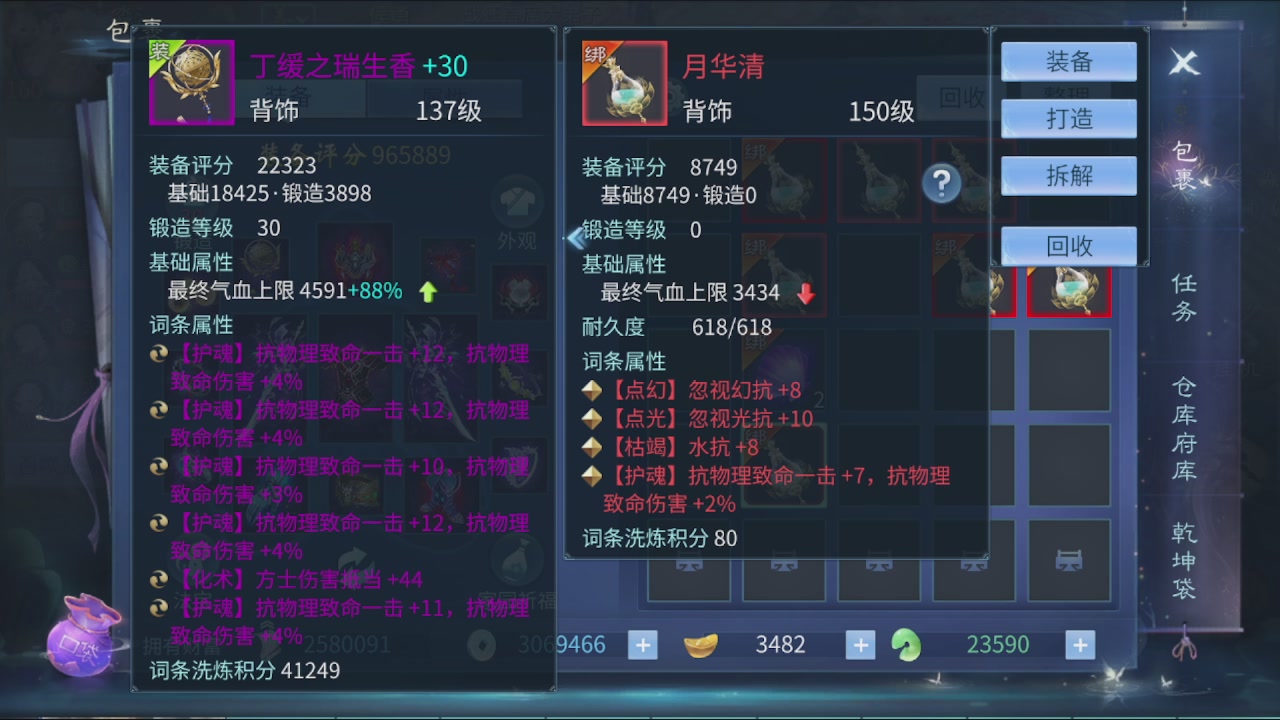Click the 回收 recycle button

[1068, 245]
